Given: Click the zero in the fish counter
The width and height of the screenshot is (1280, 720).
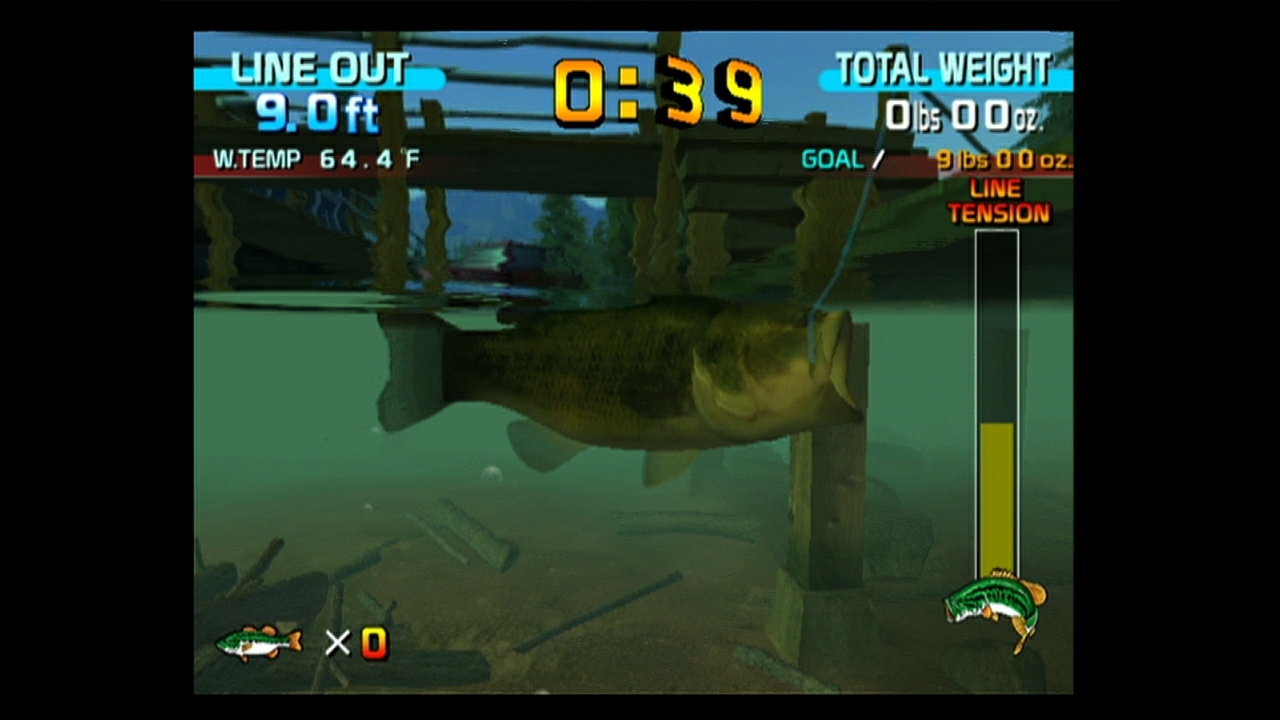Looking at the screenshot, I should pos(374,644).
